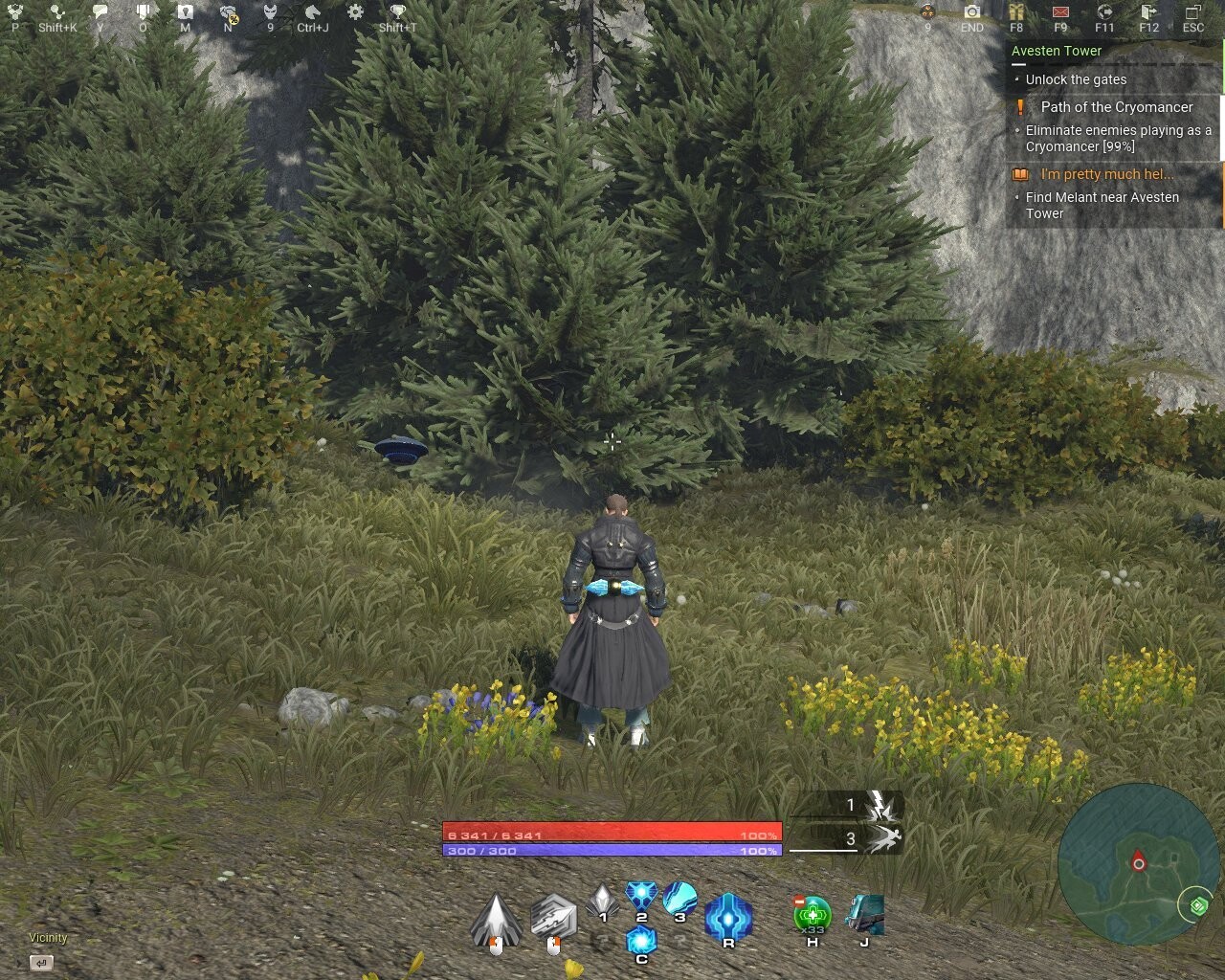
Task: Open achievements with the Shift+T trophy icon
Action: click(399, 11)
